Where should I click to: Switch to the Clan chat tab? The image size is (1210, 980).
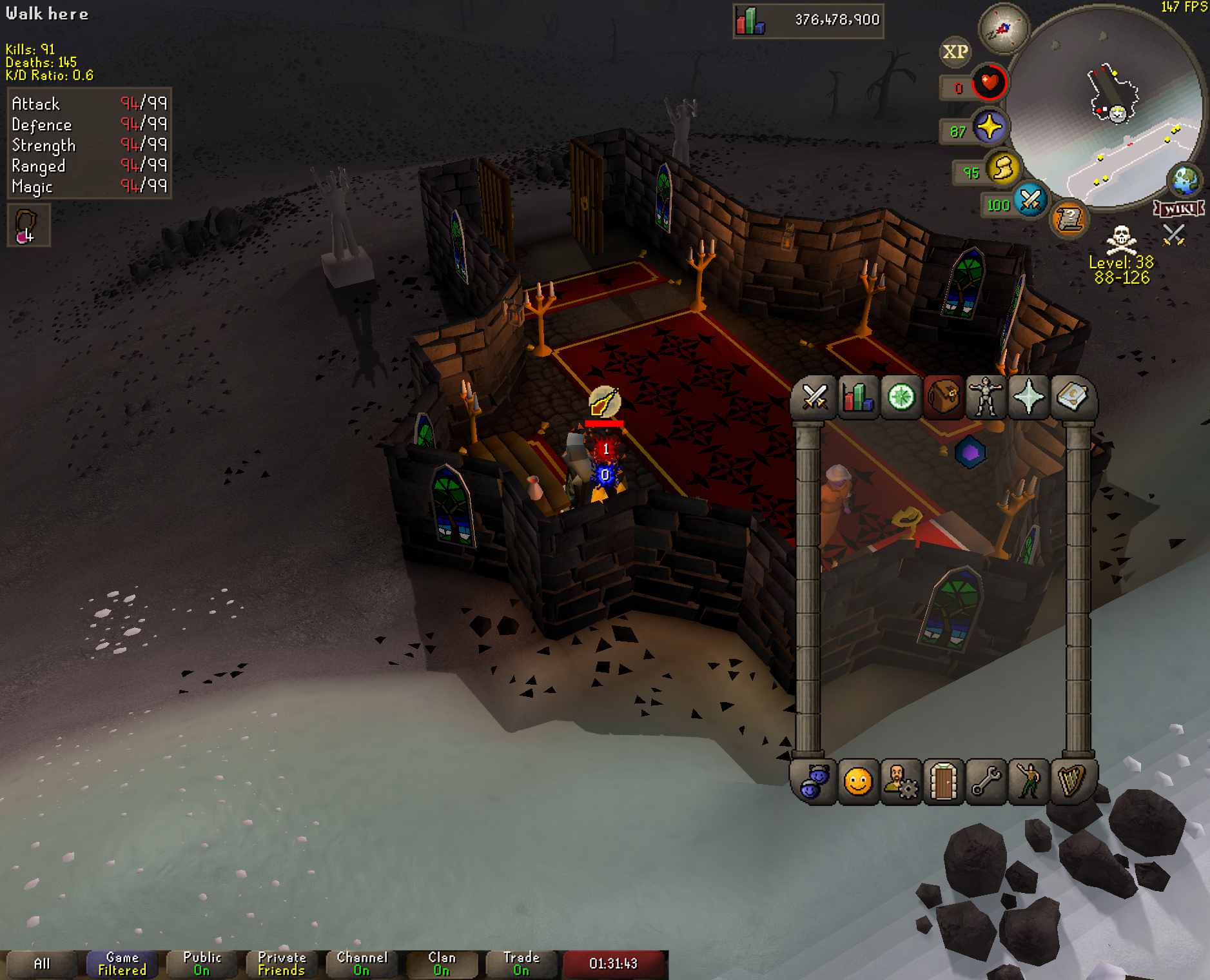click(442, 964)
